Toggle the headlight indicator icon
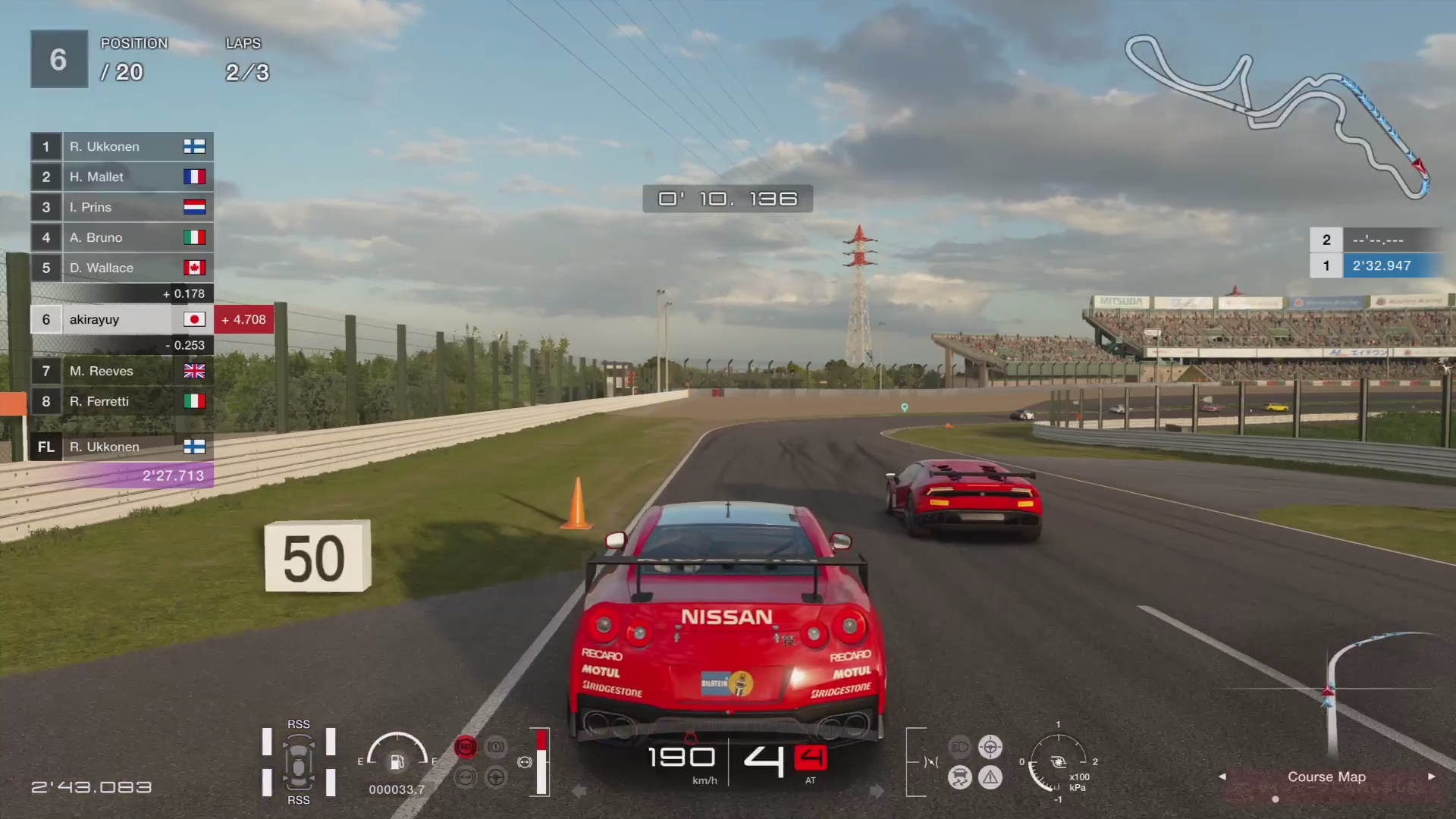Viewport: 1456px width, 819px height. click(959, 747)
